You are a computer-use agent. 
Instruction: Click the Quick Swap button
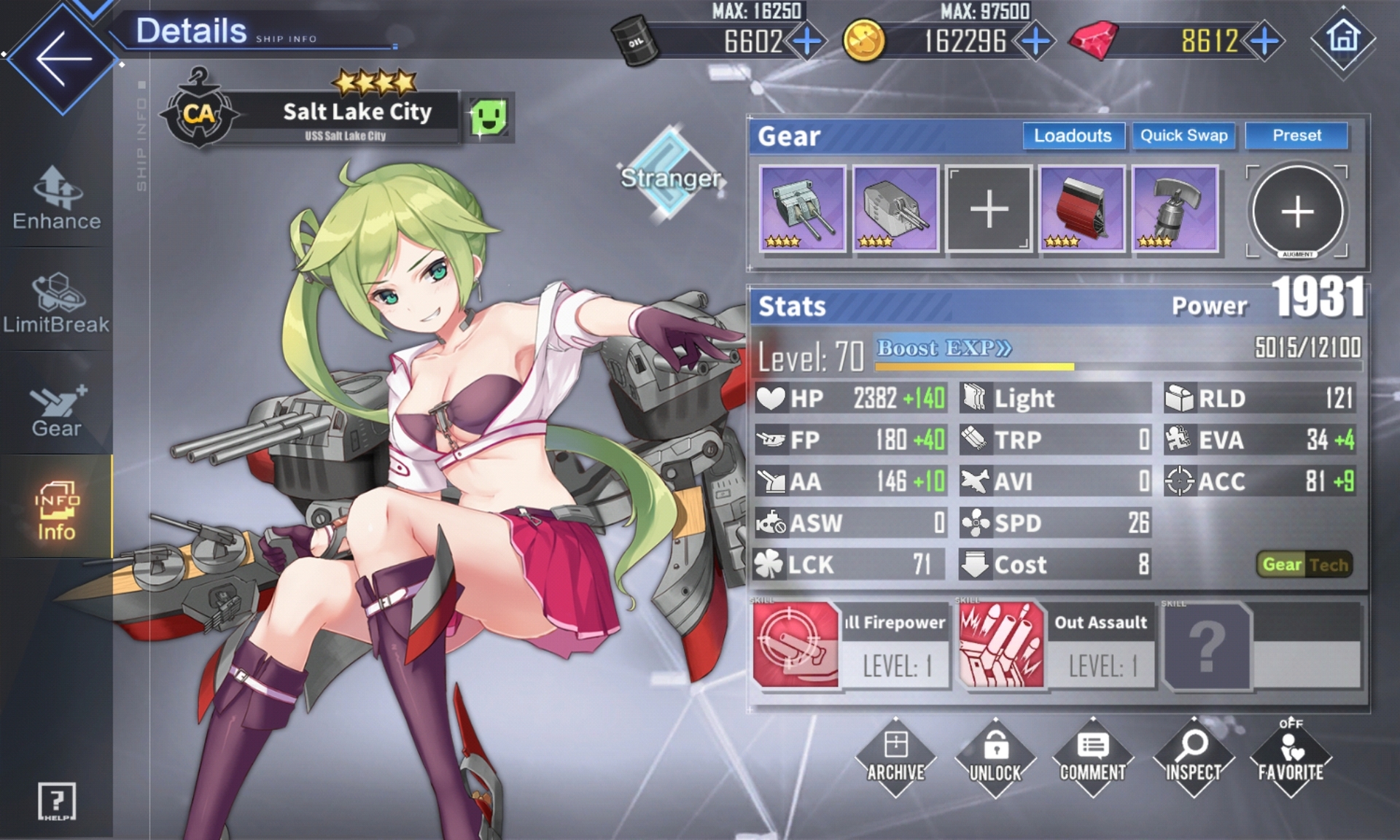pos(1183,136)
